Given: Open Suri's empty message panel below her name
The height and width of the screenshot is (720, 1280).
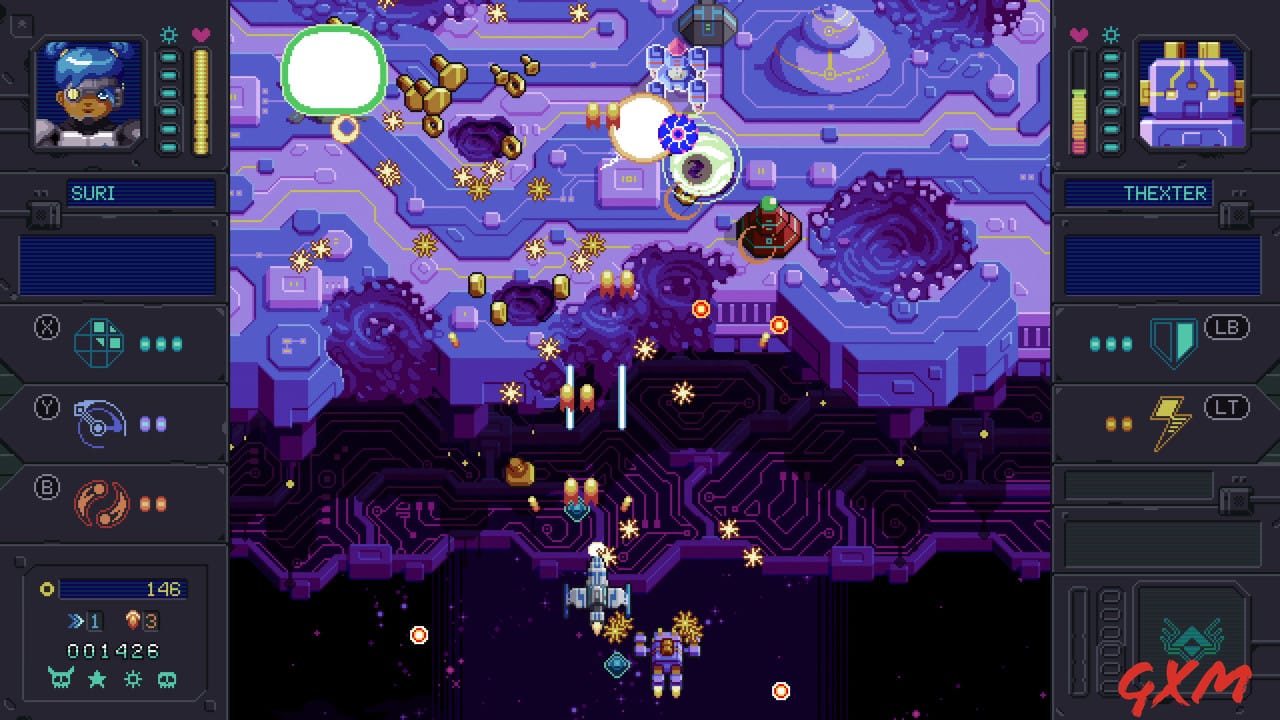Looking at the screenshot, I should click(x=115, y=268).
